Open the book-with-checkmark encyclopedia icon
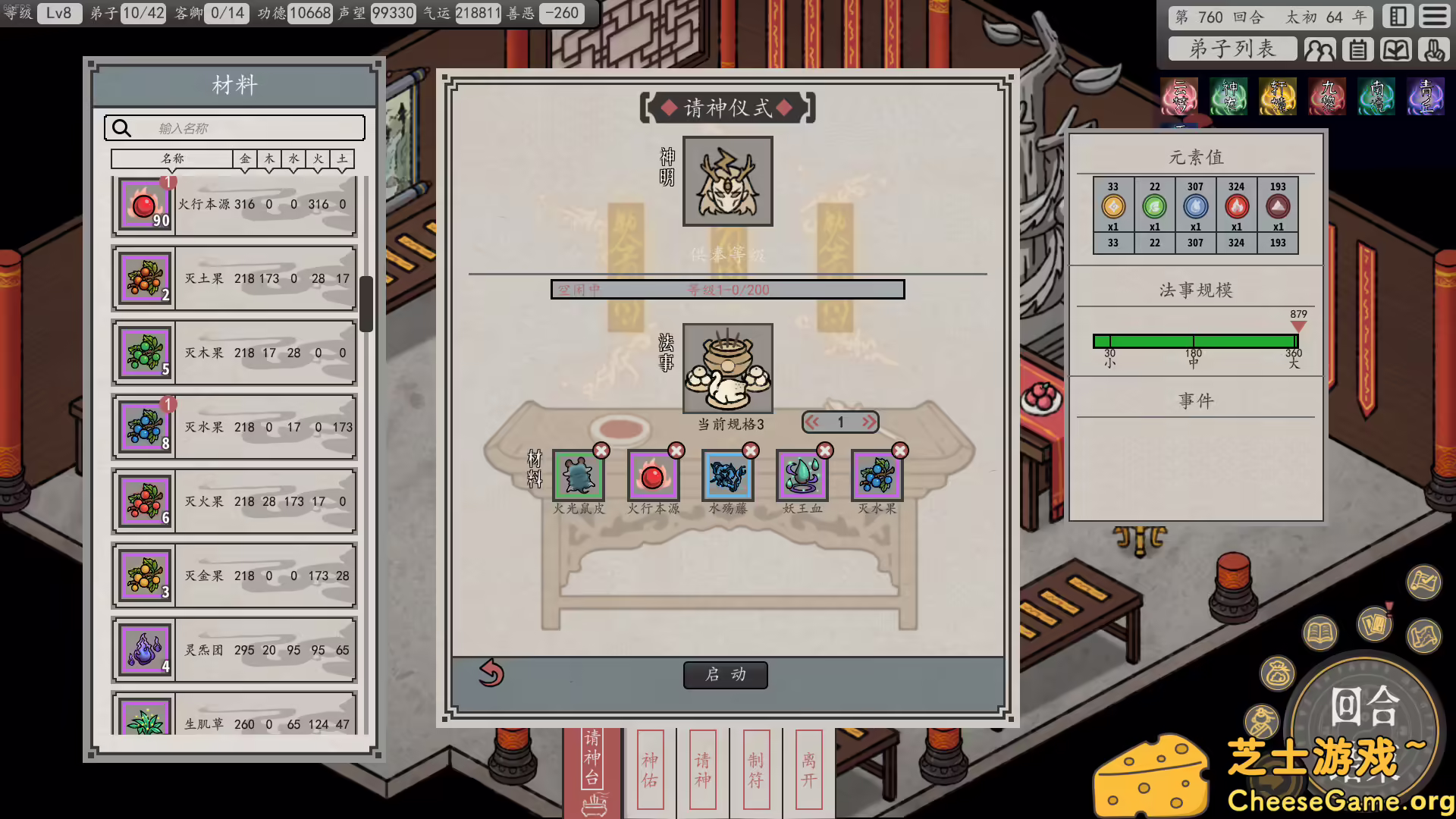This screenshot has width=1456, height=819. click(1397, 49)
